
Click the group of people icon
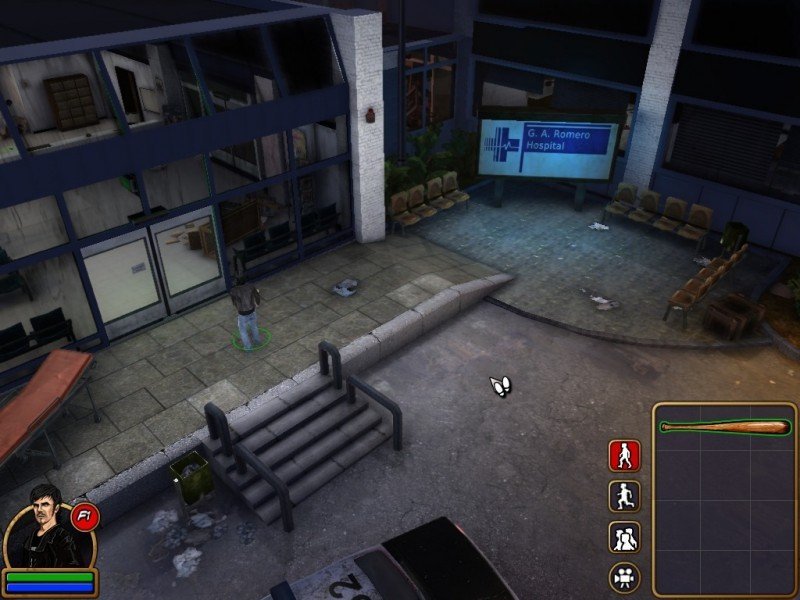pyautogui.click(x=625, y=537)
